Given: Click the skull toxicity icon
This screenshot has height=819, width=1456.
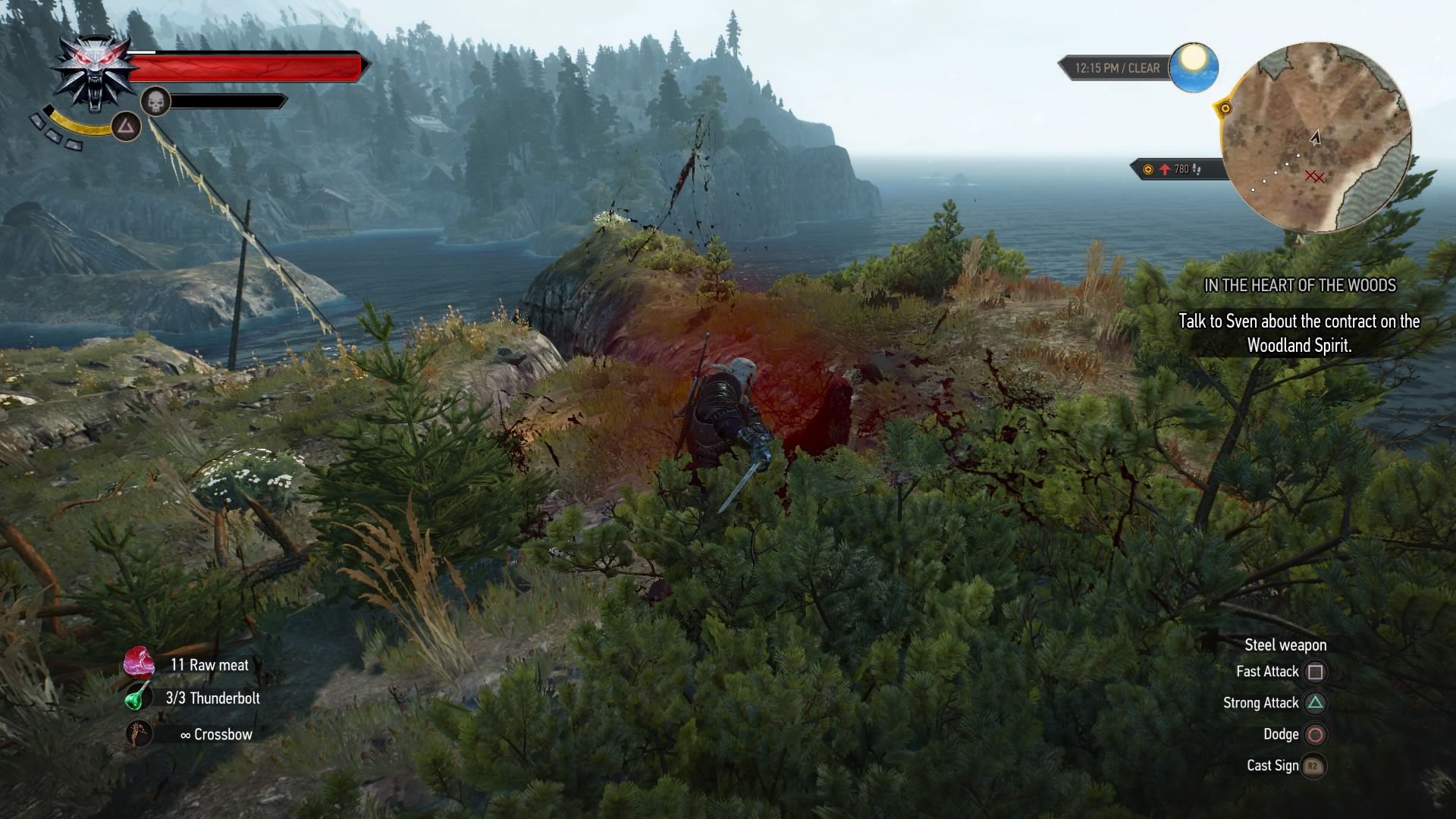Looking at the screenshot, I should click(x=155, y=101).
